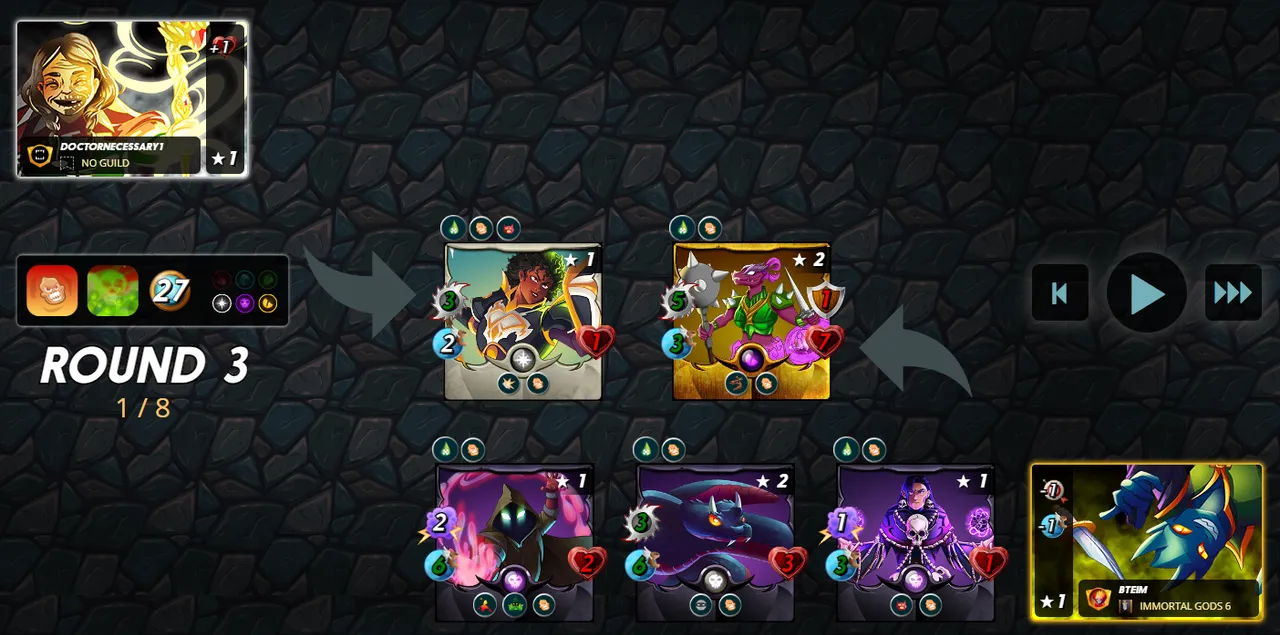
Task: Play the battle replay
Action: tap(1146, 293)
